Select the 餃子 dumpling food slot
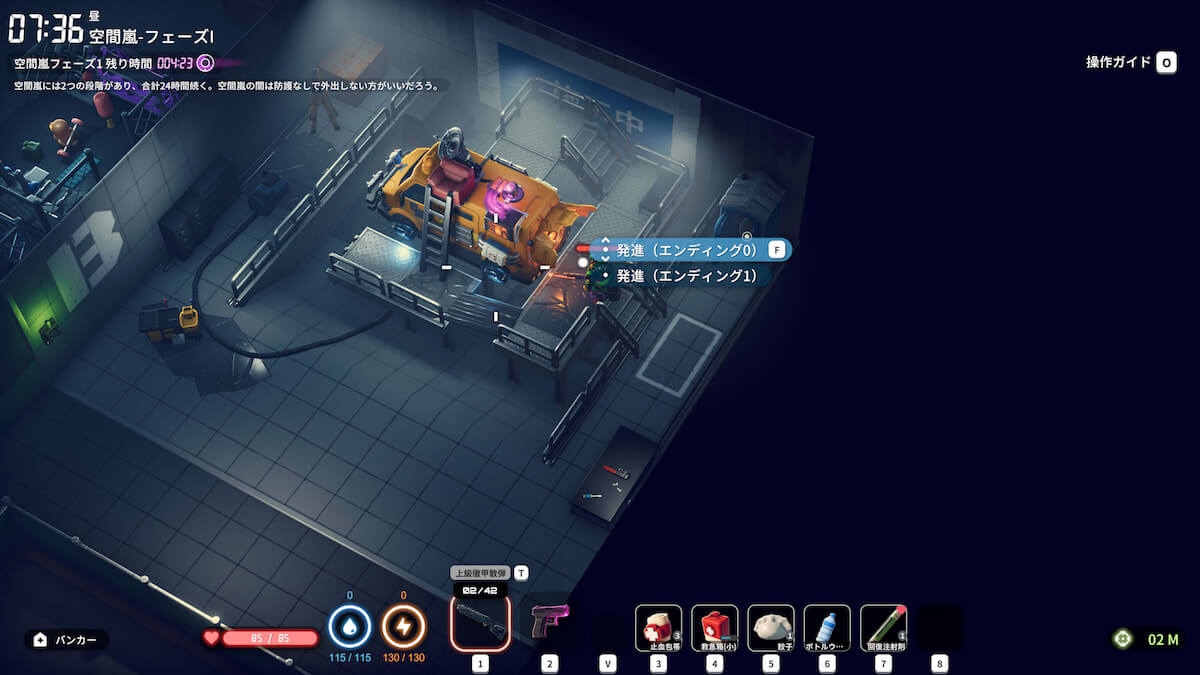This screenshot has width=1200, height=675. click(771, 628)
